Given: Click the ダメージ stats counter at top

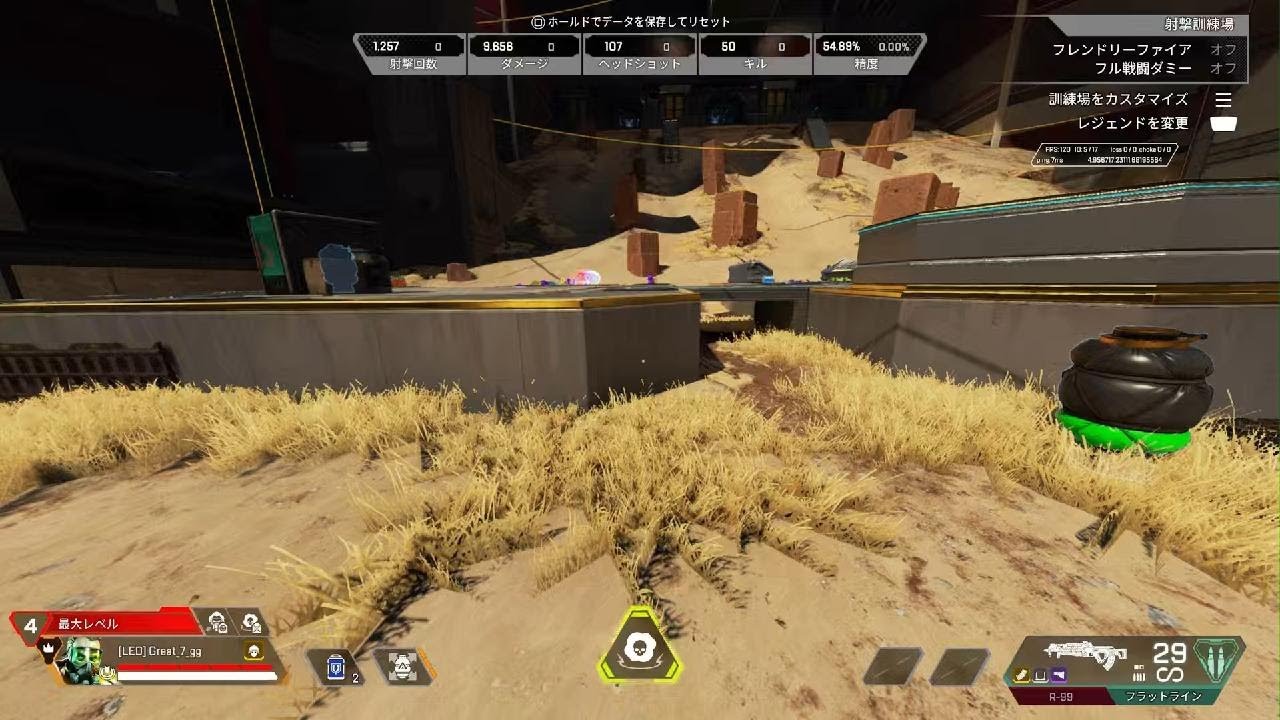Looking at the screenshot, I should click(524, 50).
